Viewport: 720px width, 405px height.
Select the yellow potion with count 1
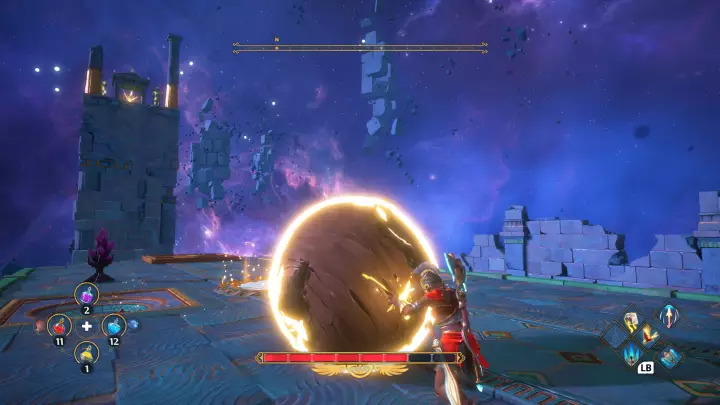point(86,353)
